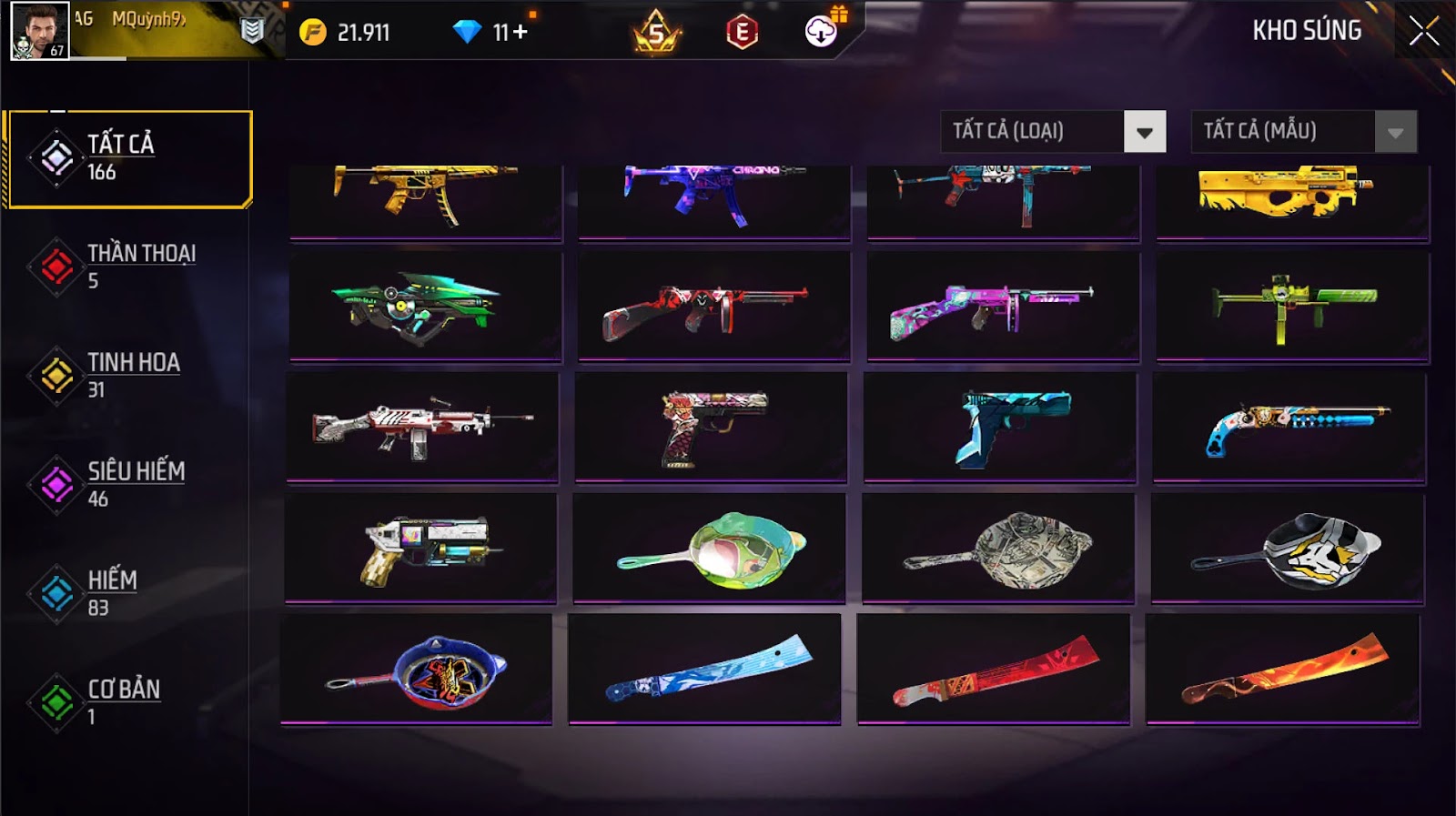Select the yellow P90 gun skin

coord(1292,193)
